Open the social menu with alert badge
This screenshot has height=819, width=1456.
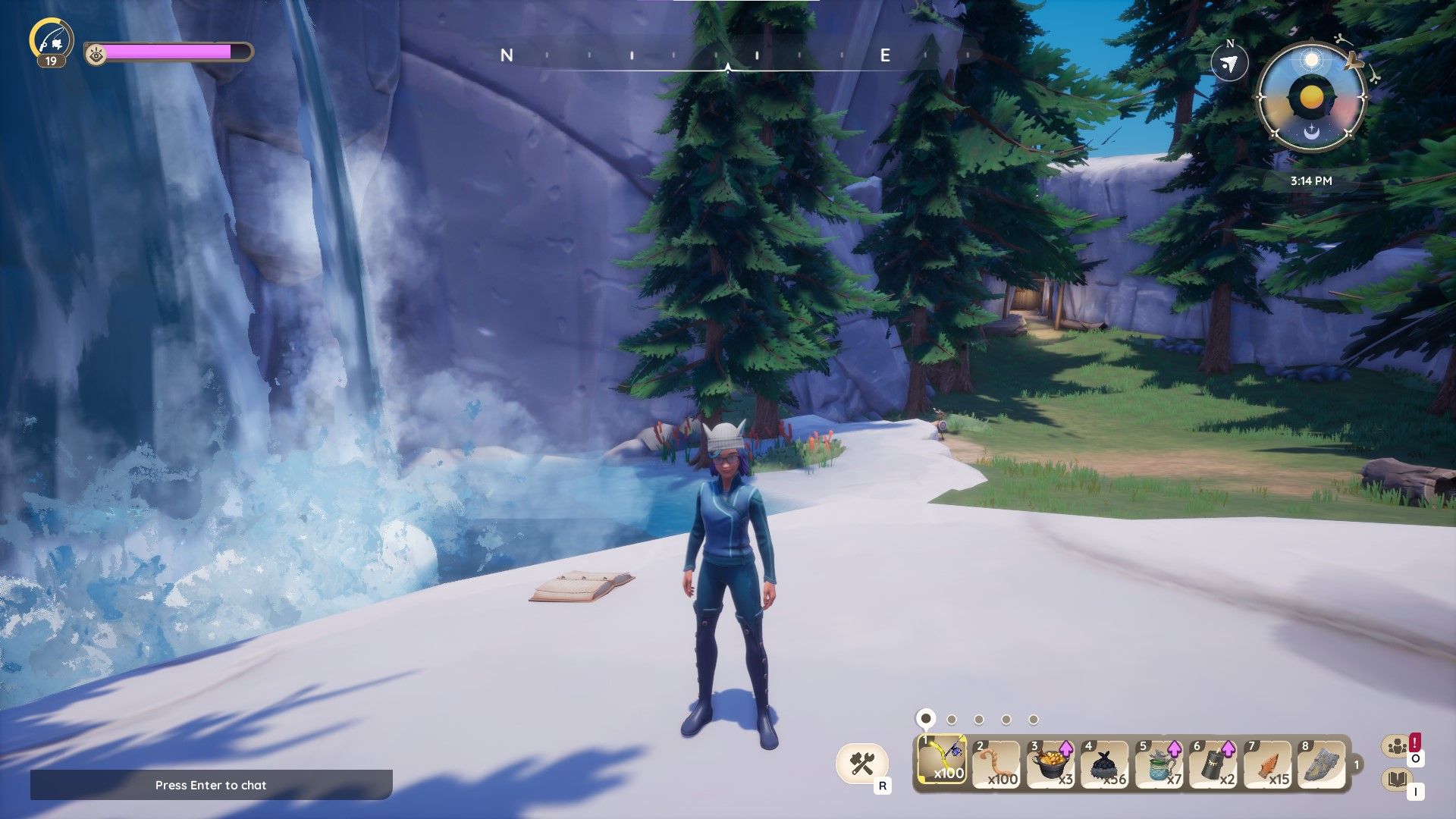click(x=1398, y=747)
